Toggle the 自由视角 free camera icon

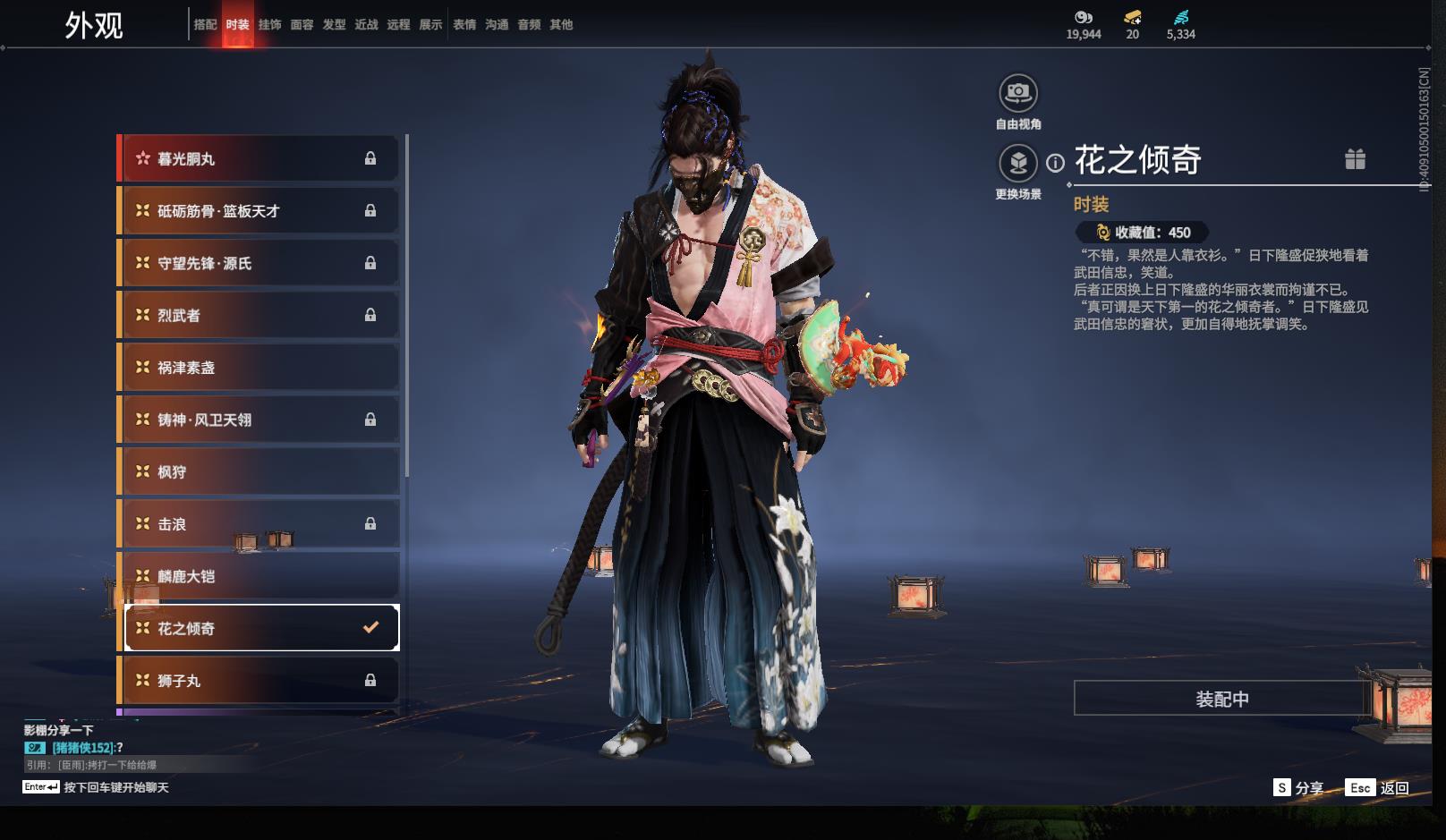click(x=1018, y=93)
